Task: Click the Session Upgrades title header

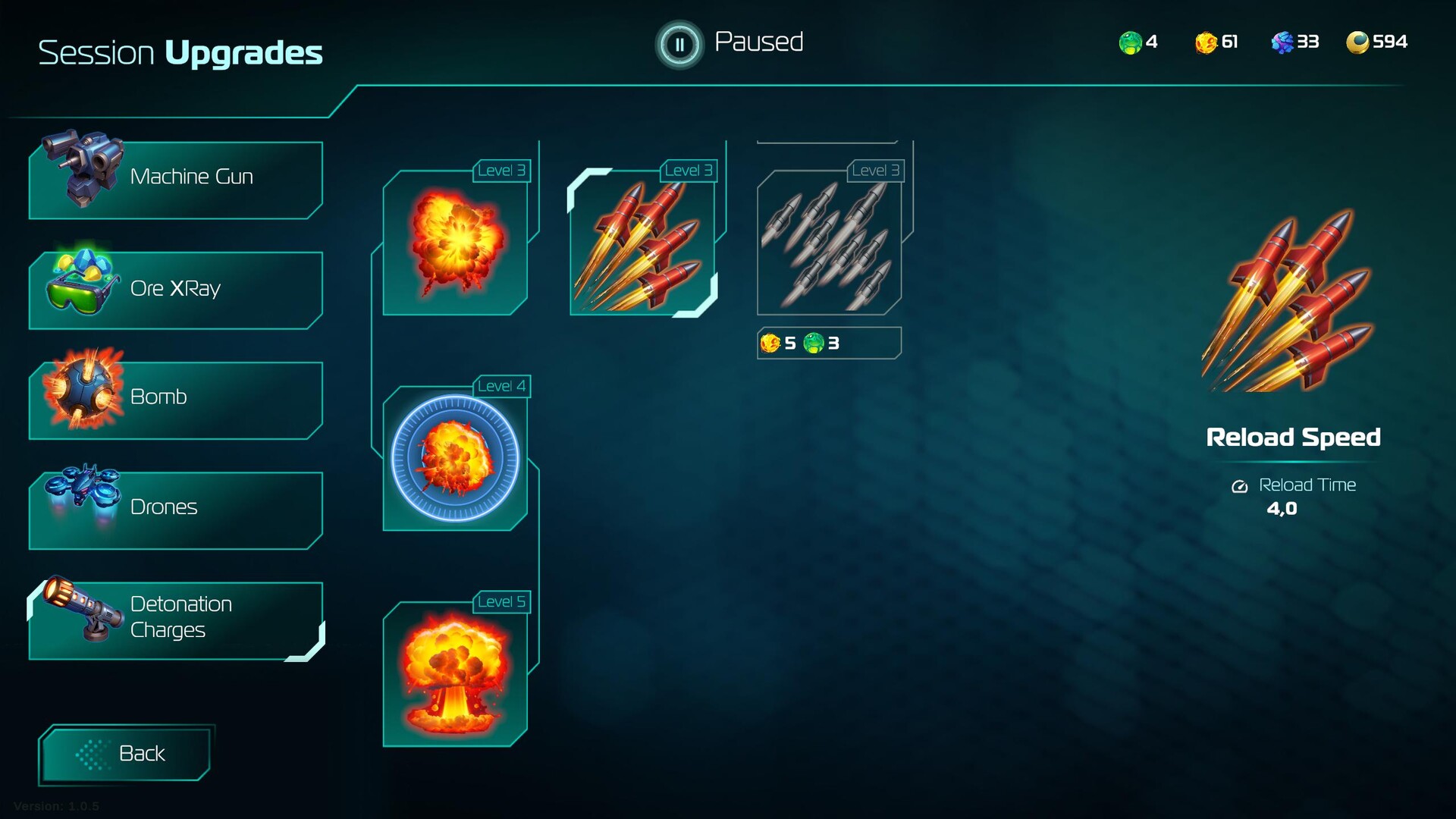Action: (x=180, y=52)
